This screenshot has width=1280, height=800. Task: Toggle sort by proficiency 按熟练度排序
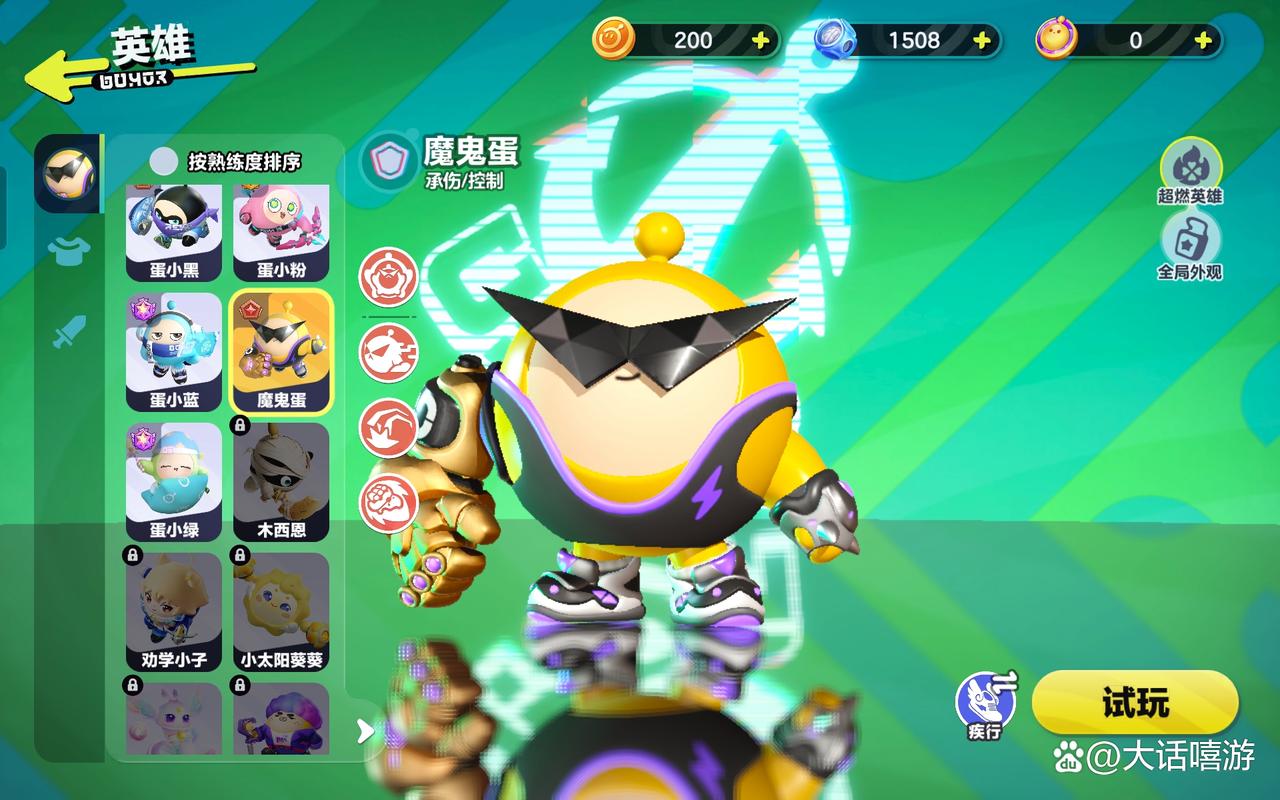[x=163, y=161]
